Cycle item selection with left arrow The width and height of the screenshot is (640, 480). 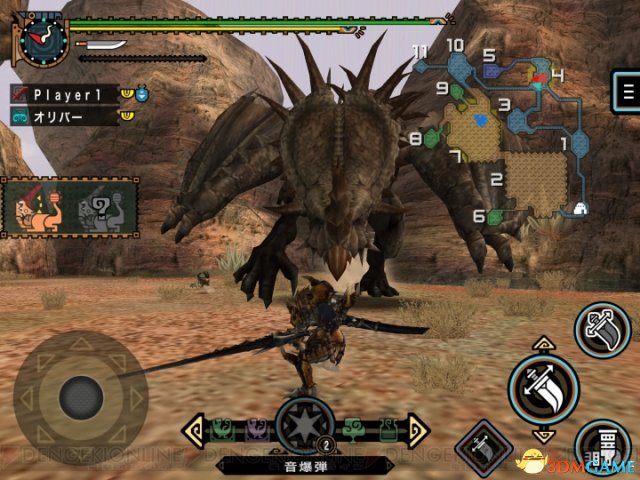click(191, 430)
